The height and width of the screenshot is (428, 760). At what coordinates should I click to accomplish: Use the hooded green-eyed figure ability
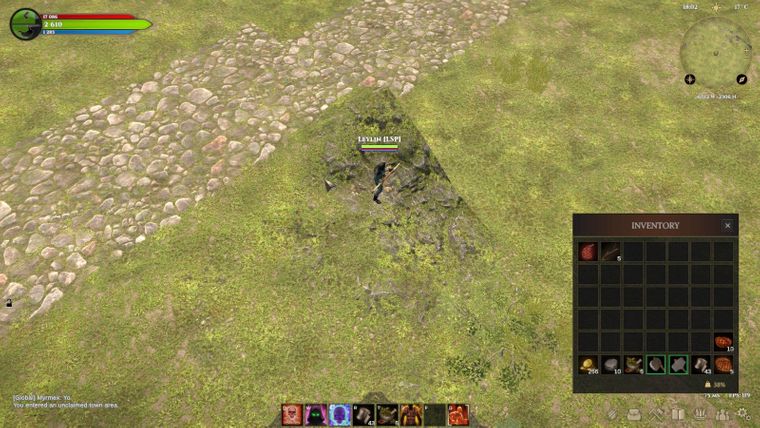click(x=315, y=415)
